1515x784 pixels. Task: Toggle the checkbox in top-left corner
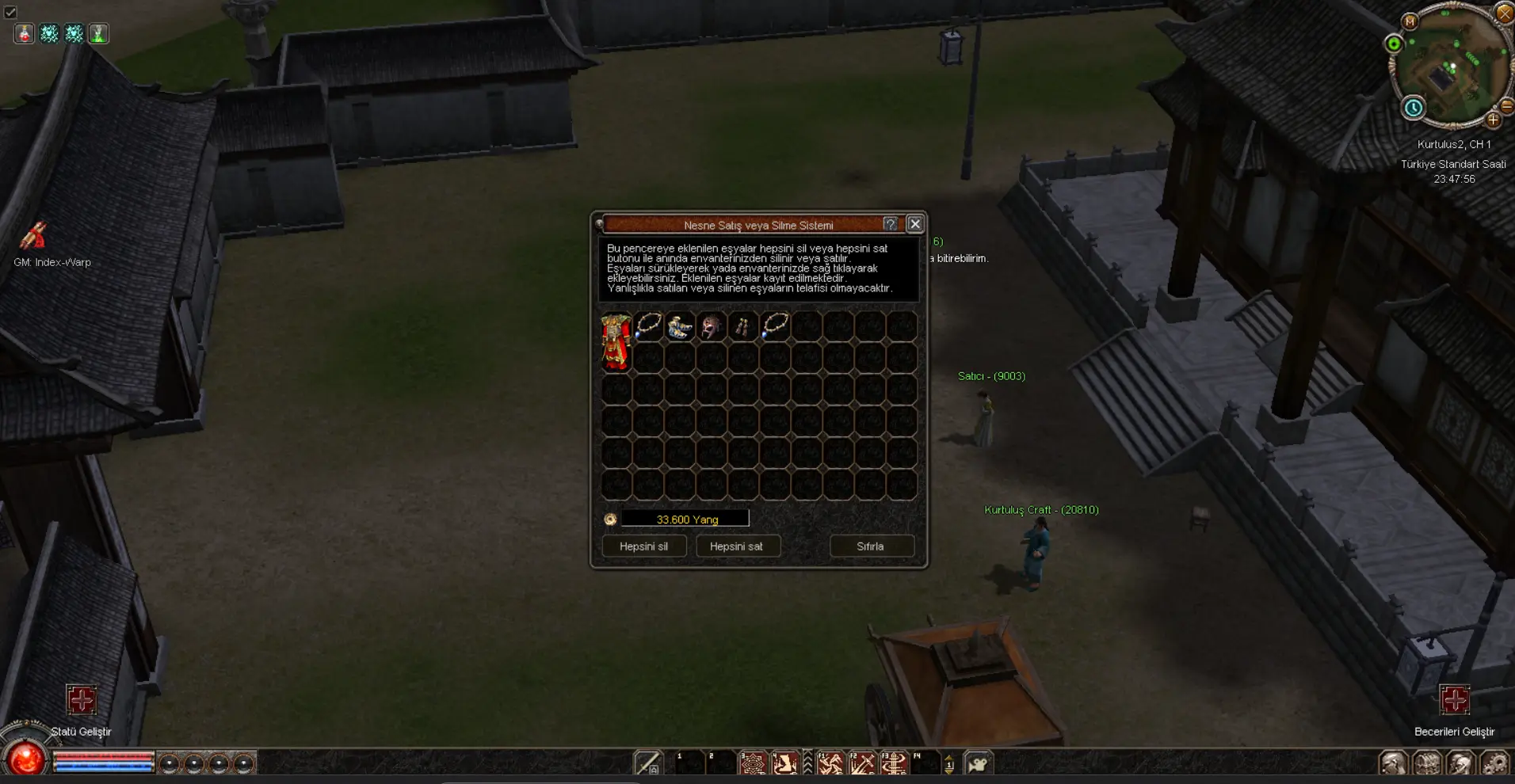tap(10, 12)
